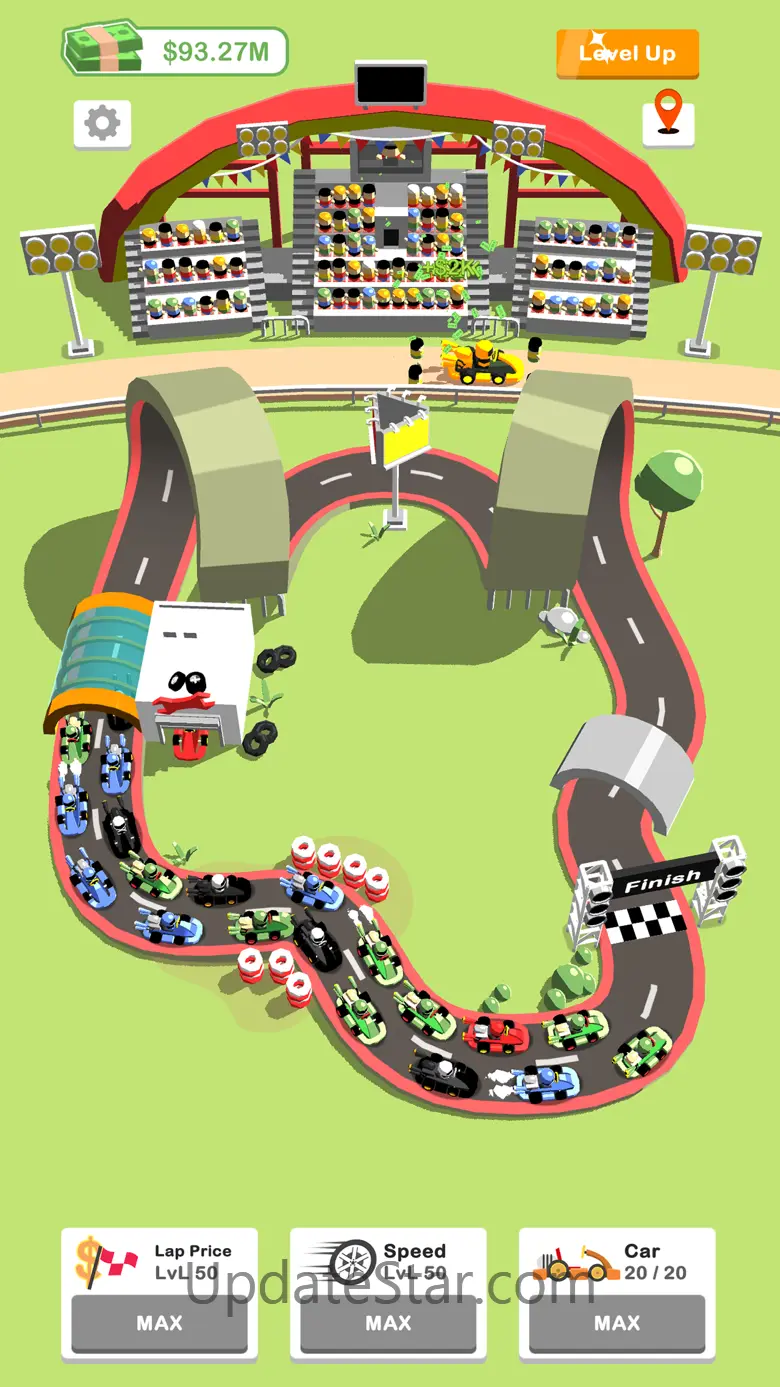Select the Lap Price MAX upgrade button
The height and width of the screenshot is (1387, 780).
point(160,1323)
